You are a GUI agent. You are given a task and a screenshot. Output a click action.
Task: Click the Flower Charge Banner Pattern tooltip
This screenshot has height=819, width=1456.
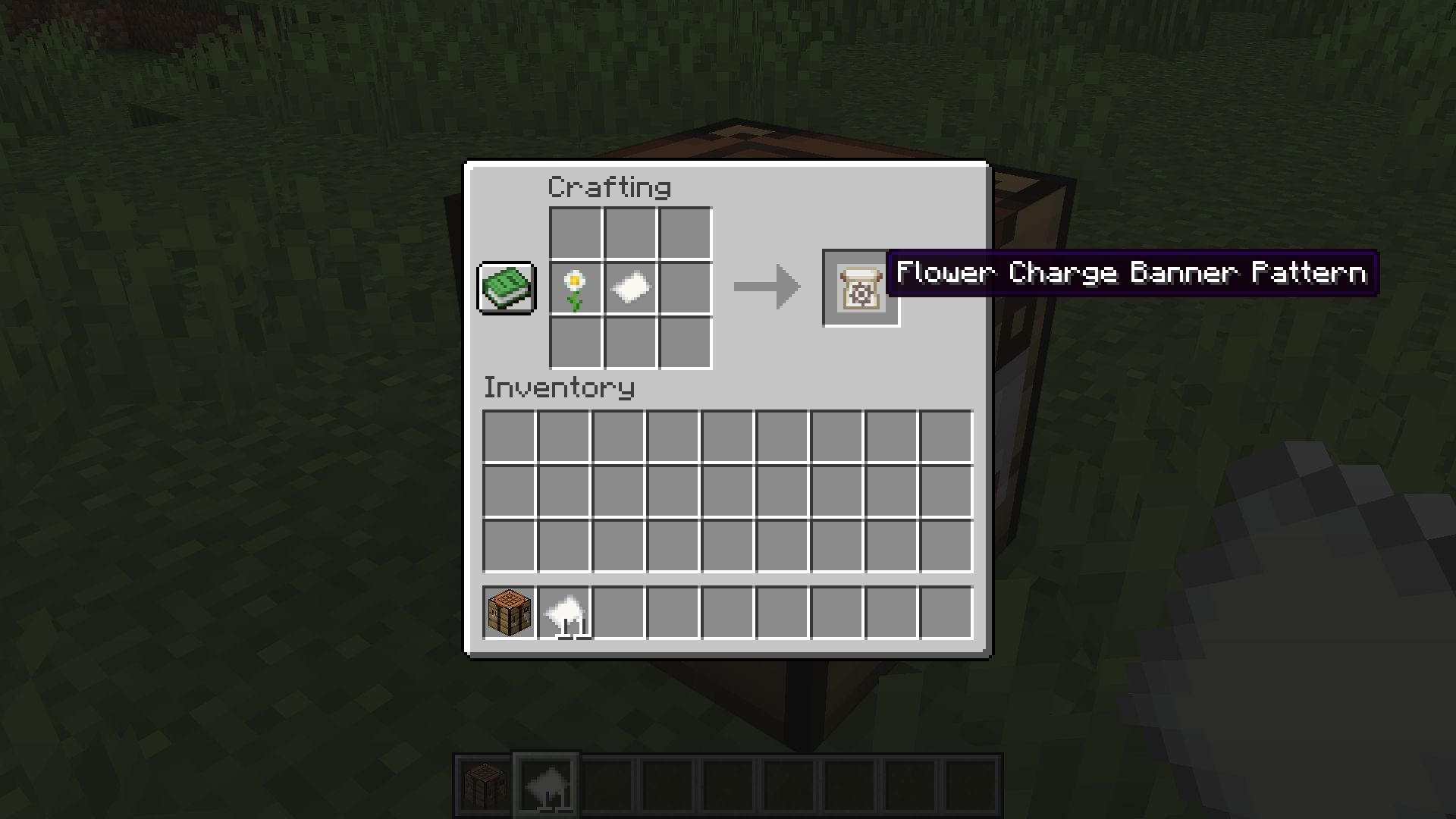pyautogui.click(x=1130, y=273)
